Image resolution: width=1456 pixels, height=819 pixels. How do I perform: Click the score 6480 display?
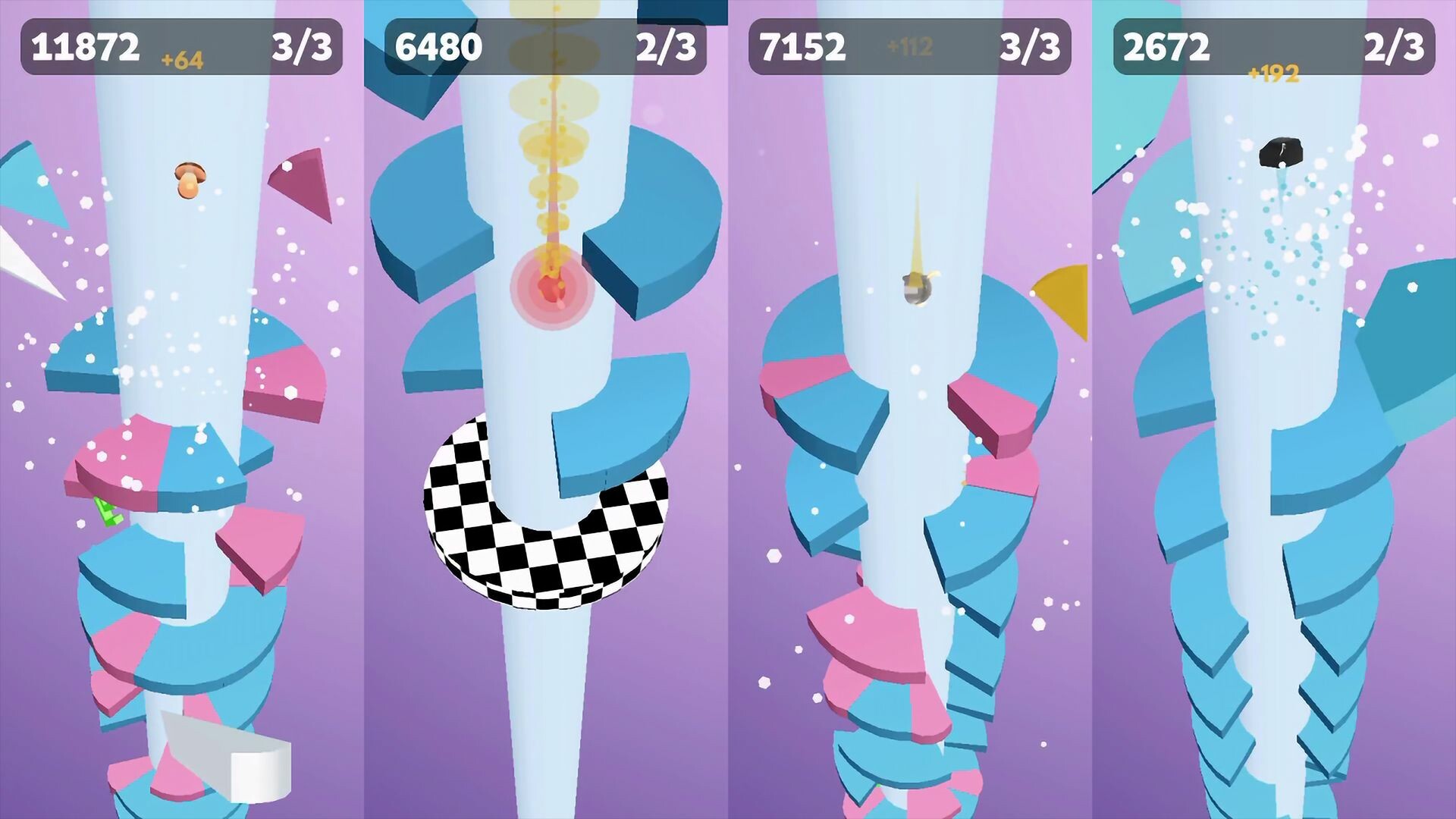[436, 47]
